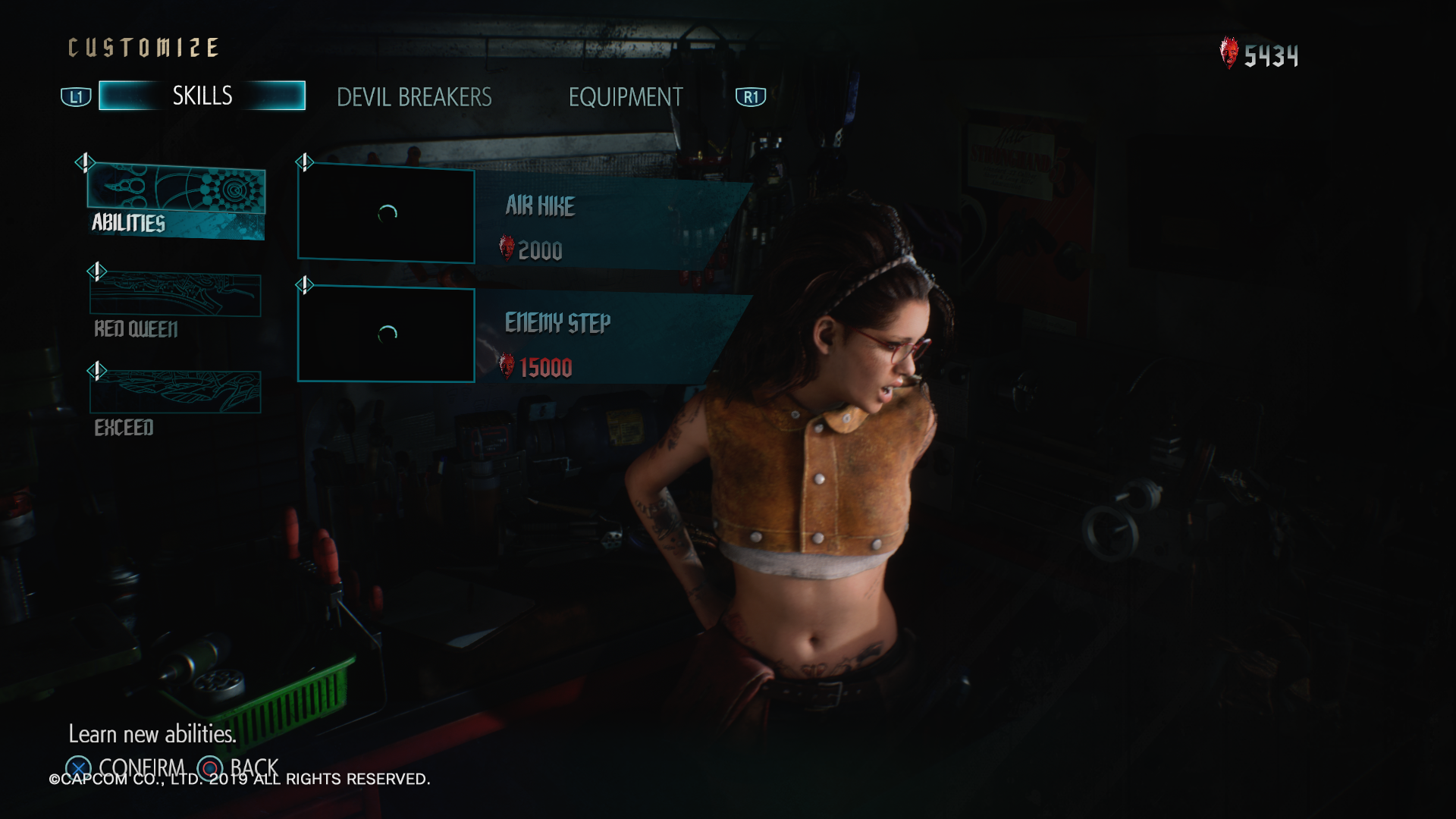Select the Abilities skill category
The image size is (1456, 819).
(x=176, y=201)
